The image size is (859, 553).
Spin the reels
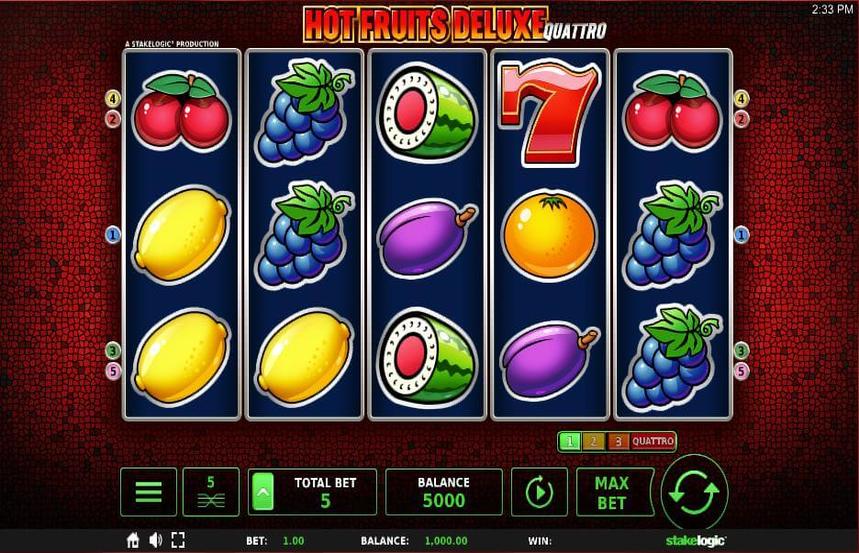[x=693, y=492]
